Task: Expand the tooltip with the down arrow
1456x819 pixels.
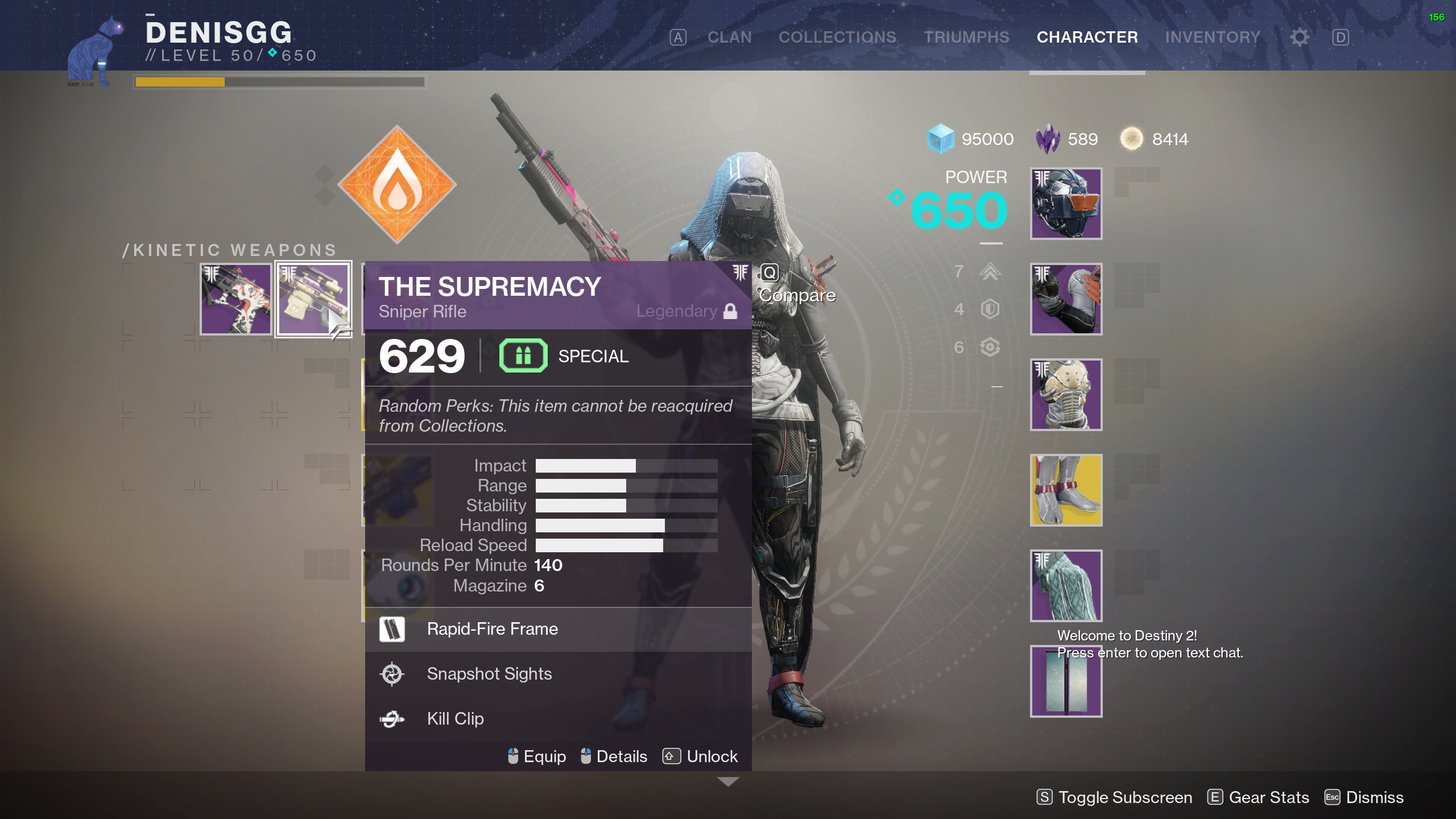Action: pyautogui.click(x=729, y=783)
